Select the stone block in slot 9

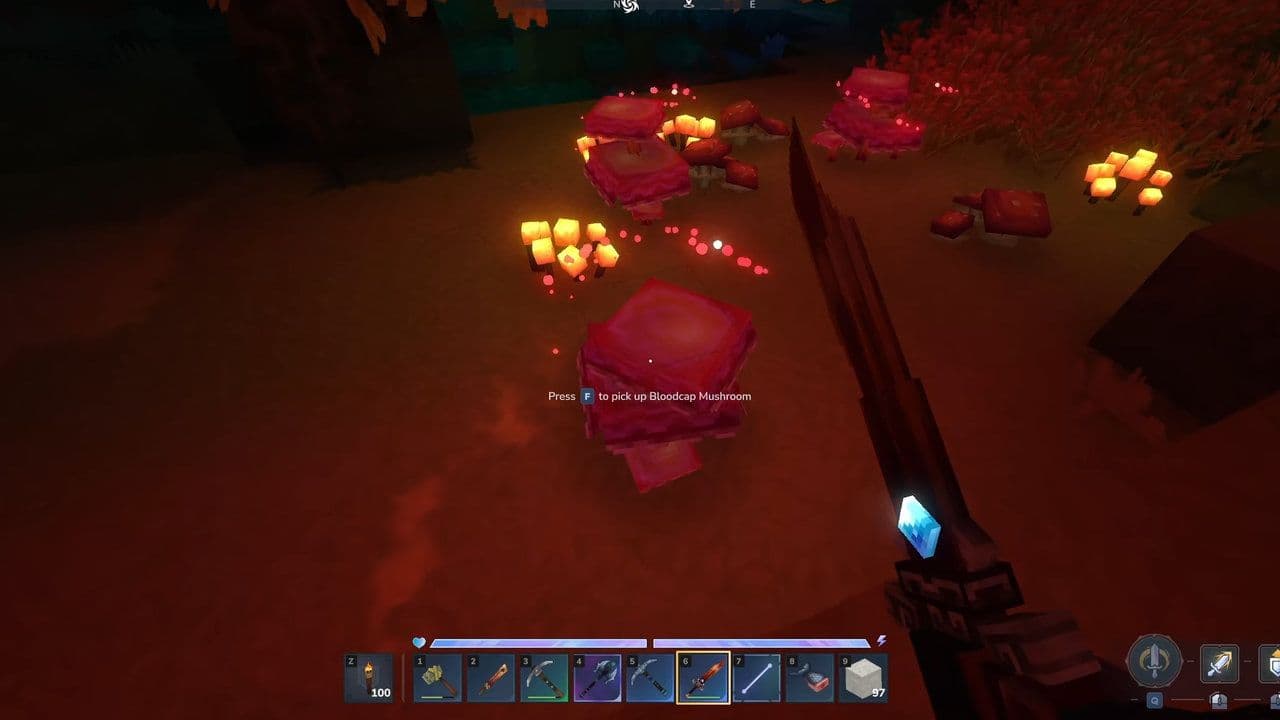click(863, 678)
